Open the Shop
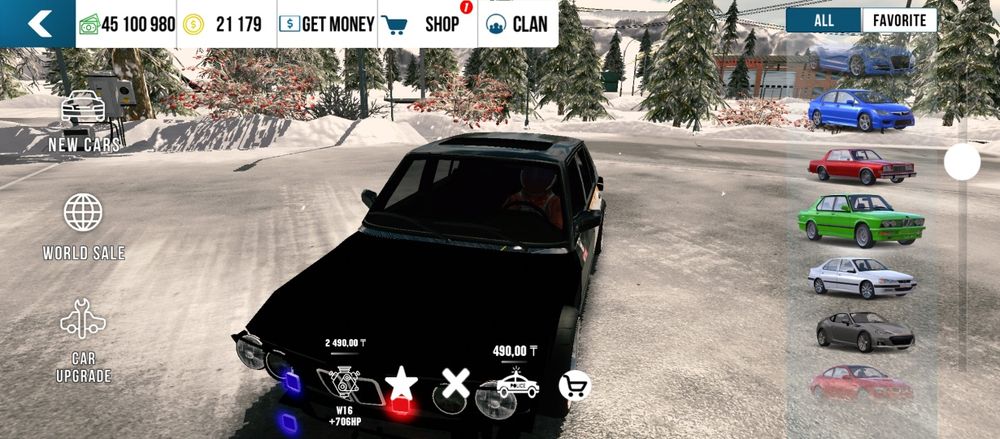The height and width of the screenshot is (439, 1000). click(425, 24)
